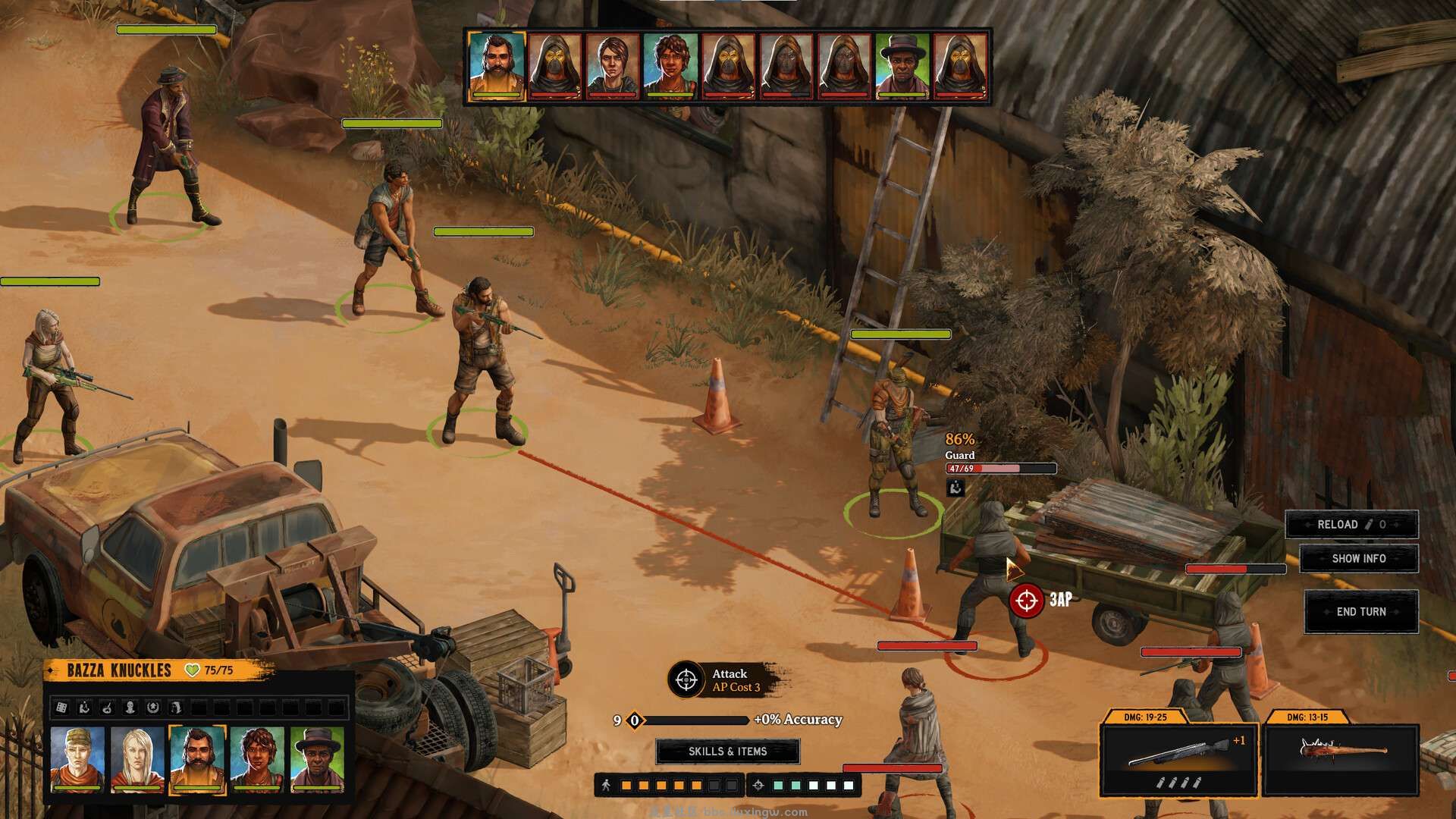Click the hat-wearing man turn-order portrait
The width and height of the screenshot is (1456, 819).
click(x=903, y=66)
